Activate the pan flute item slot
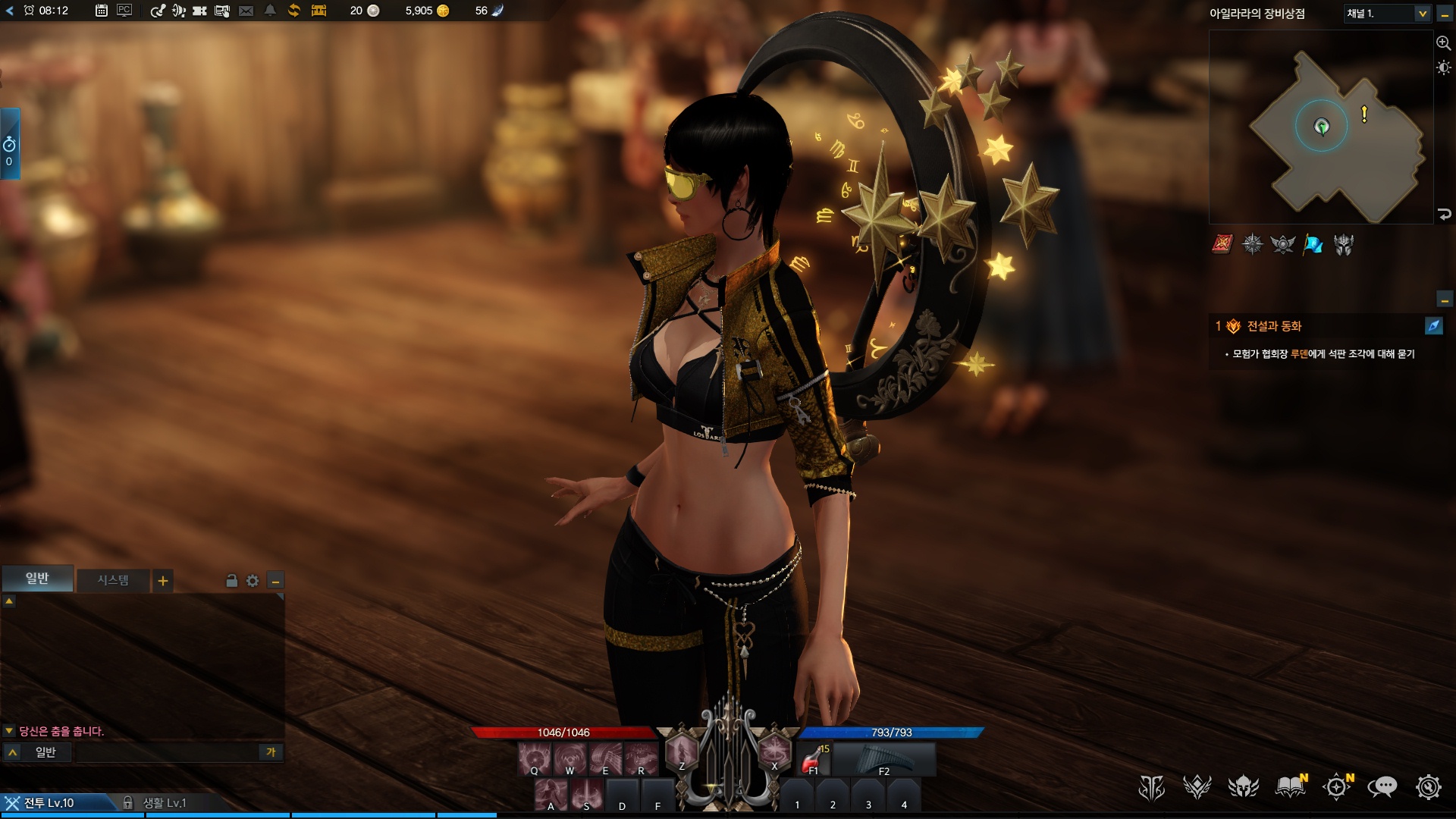The image size is (1456, 819). (x=883, y=758)
